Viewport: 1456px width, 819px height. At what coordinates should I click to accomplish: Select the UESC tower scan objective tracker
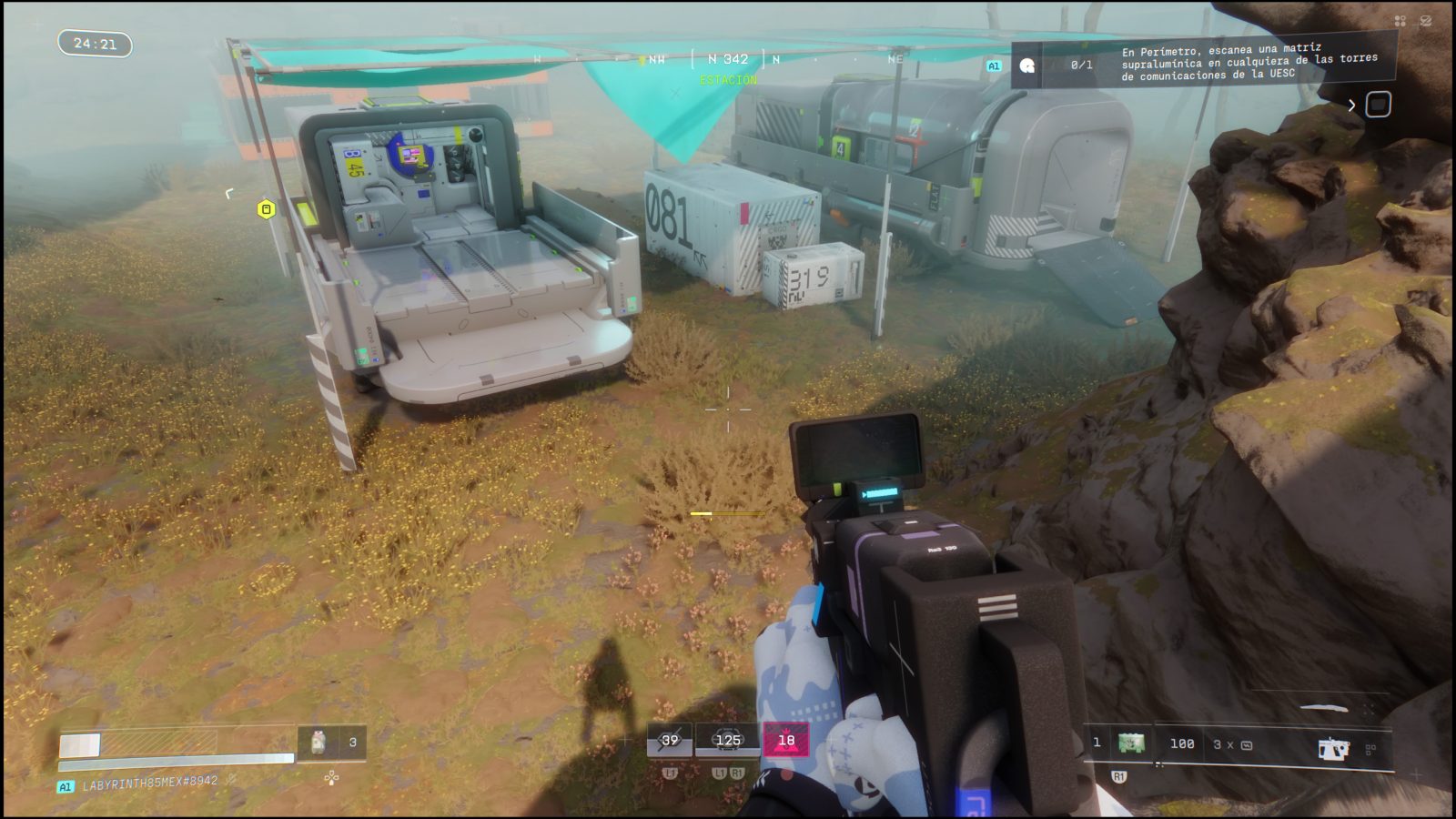(x=1247, y=62)
